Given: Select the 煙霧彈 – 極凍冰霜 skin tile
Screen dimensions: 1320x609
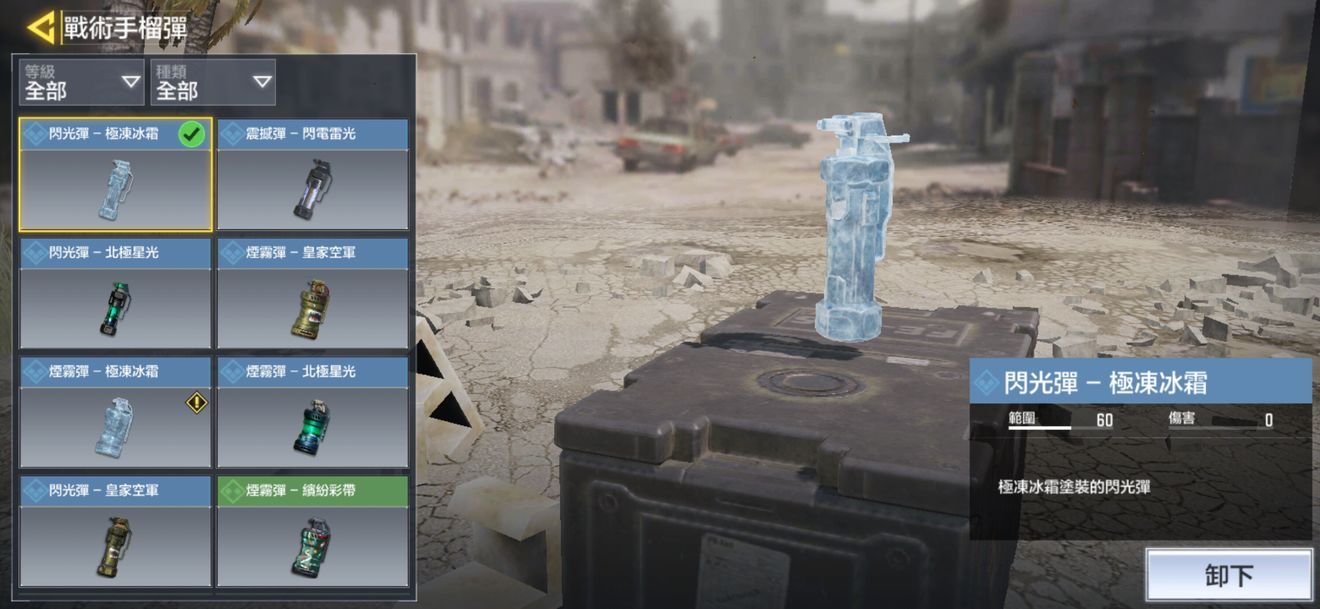Looking at the screenshot, I should (x=115, y=412).
